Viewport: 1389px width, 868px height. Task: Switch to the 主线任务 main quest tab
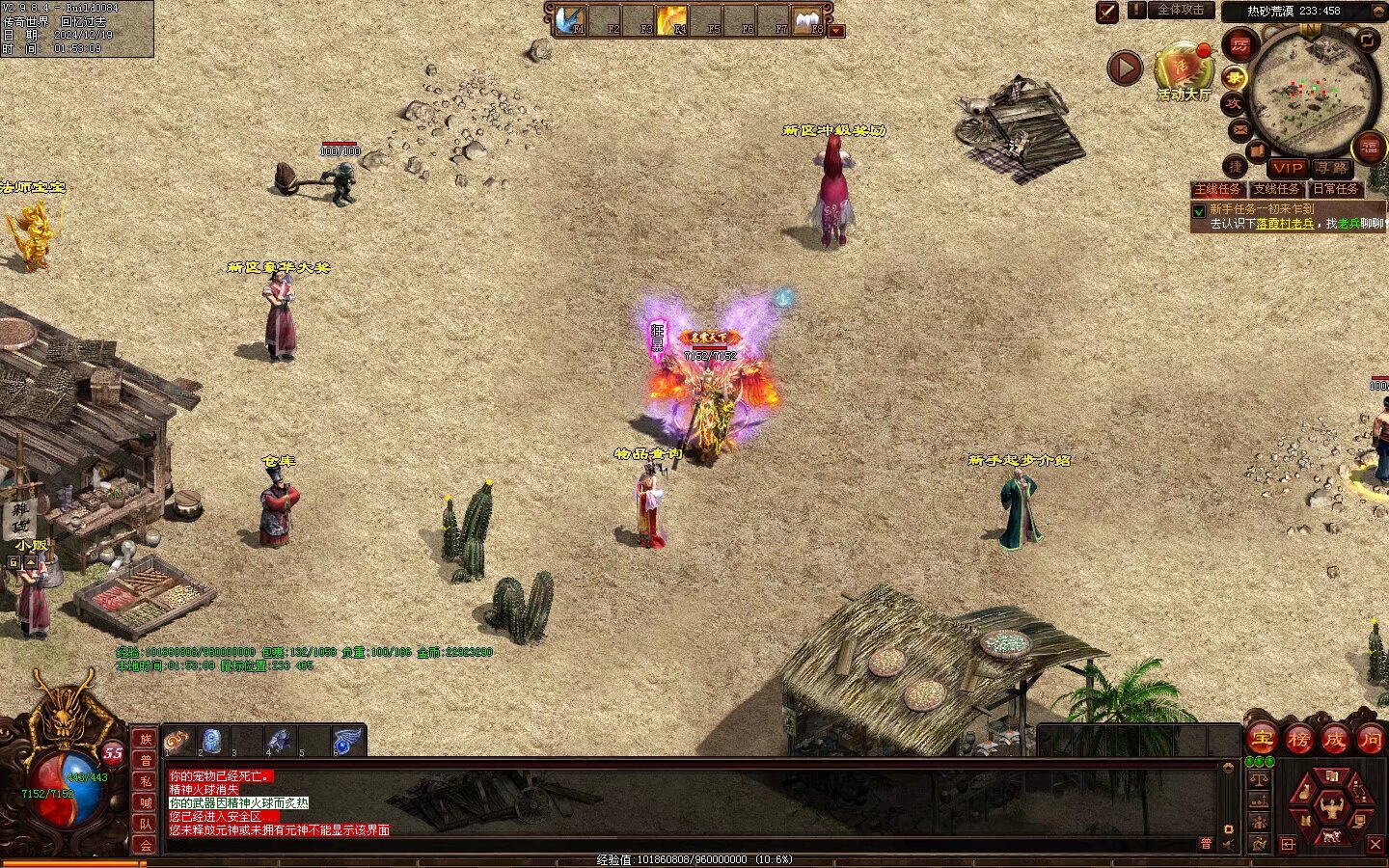tap(1217, 189)
